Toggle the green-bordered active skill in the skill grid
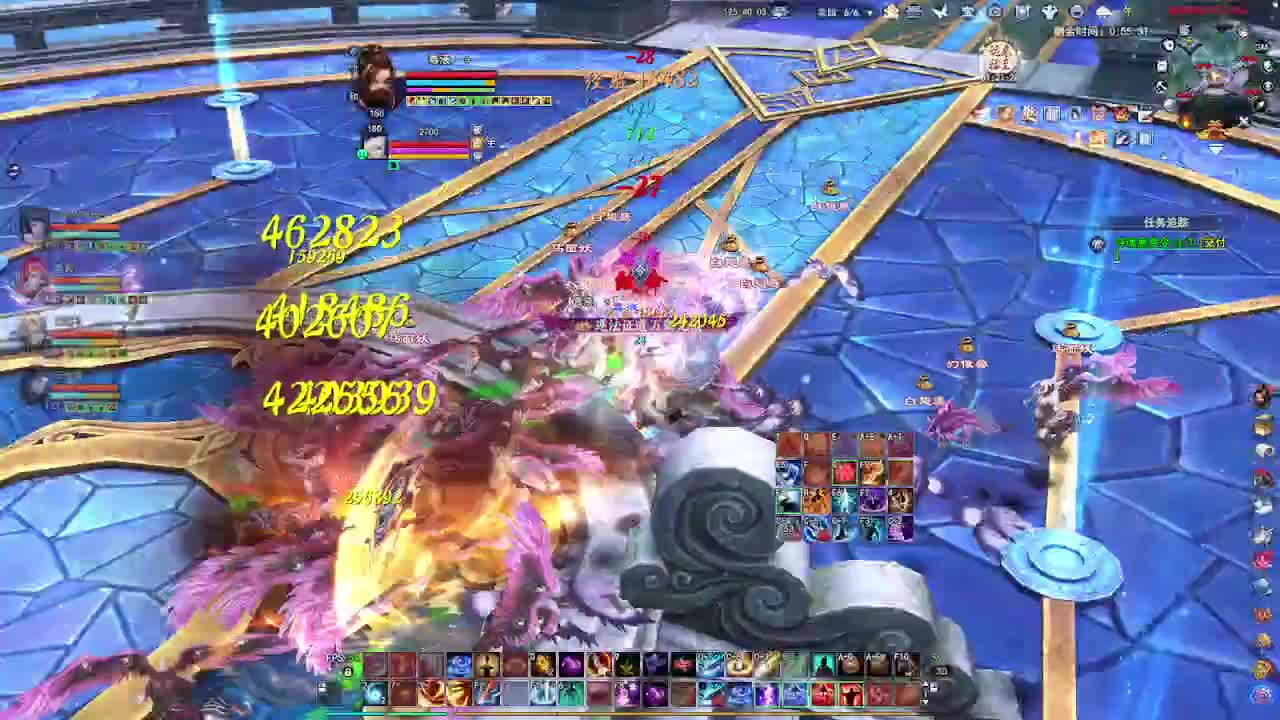Screen dimensions: 1280x720 point(844,472)
